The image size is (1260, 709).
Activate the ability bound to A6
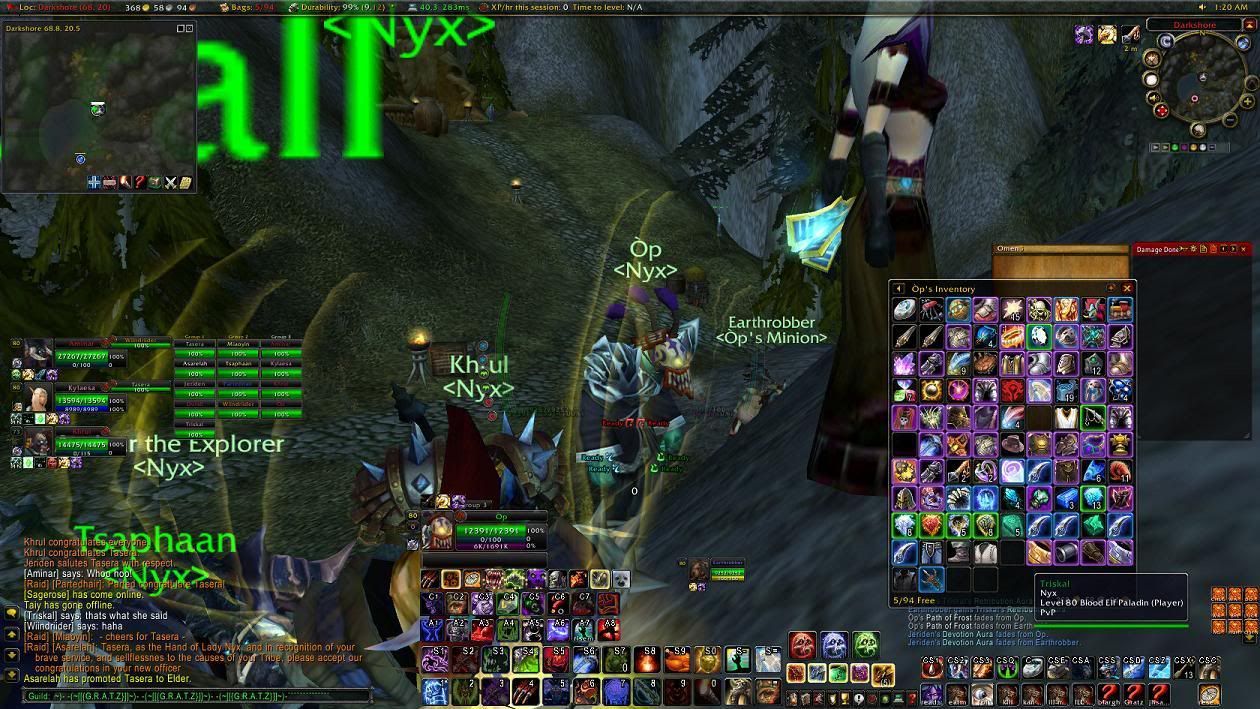[557, 629]
